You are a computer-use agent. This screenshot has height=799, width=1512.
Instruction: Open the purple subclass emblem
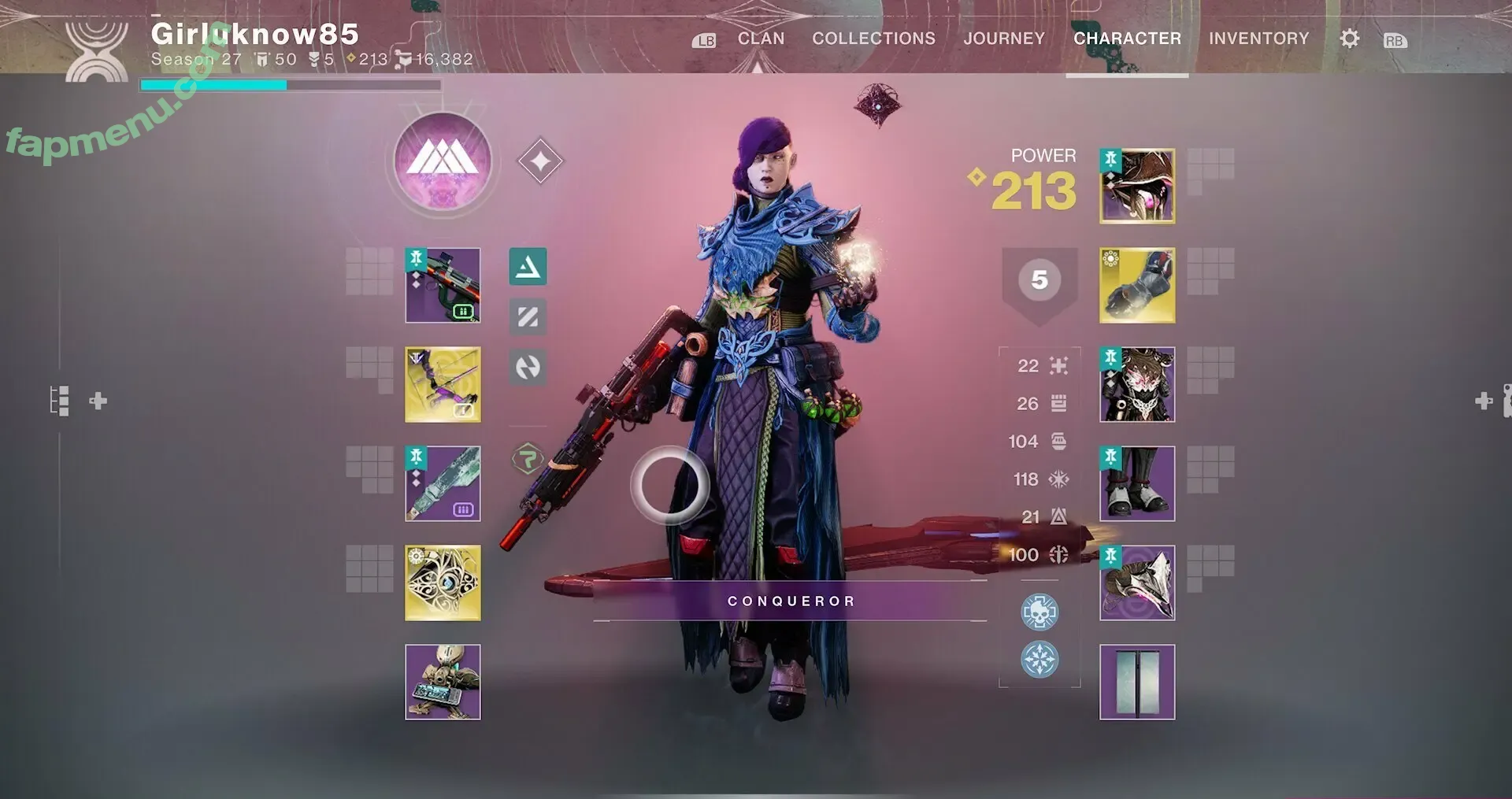pyautogui.click(x=443, y=161)
